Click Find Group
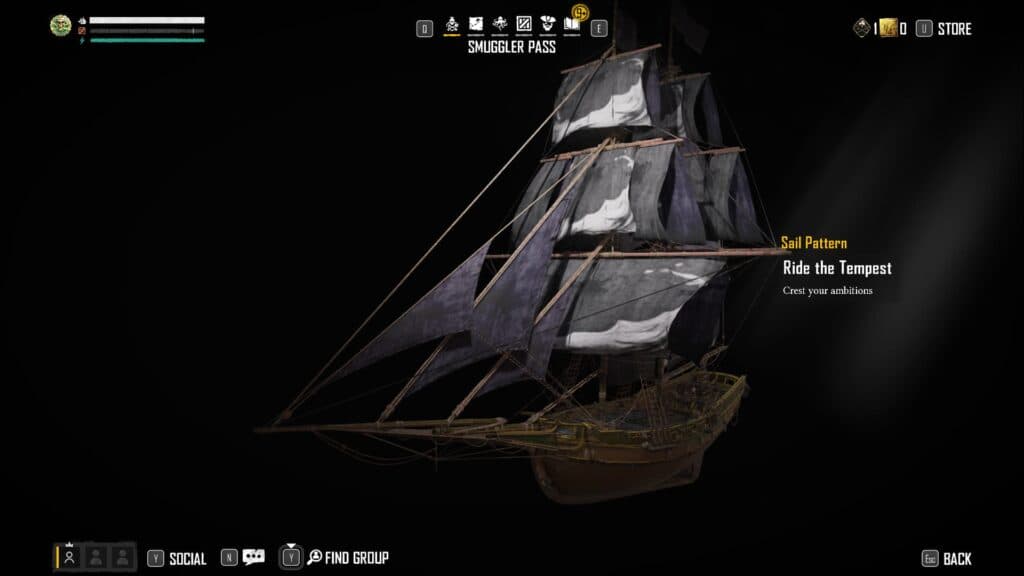Screen dimensions: 1024x576 356,557
